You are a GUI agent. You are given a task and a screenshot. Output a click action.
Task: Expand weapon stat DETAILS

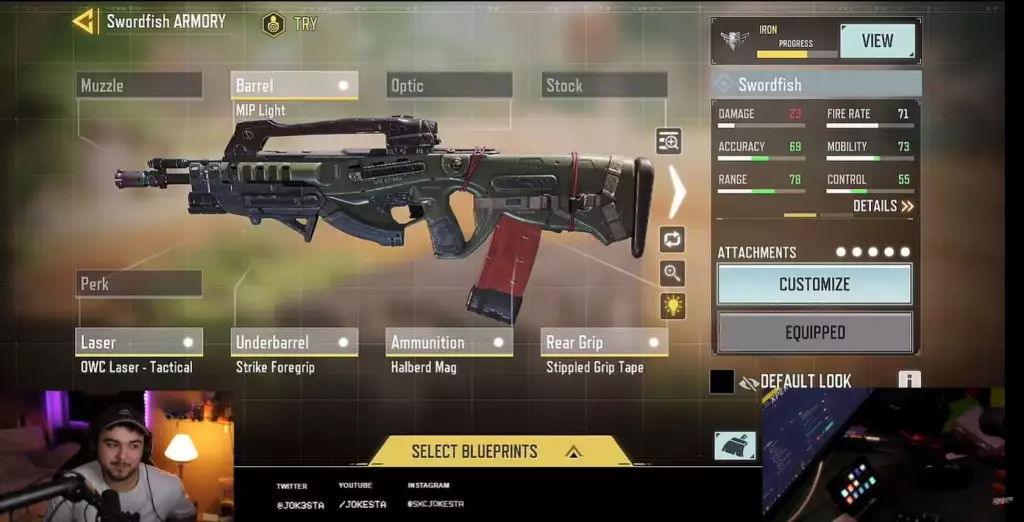click(883, 207)
